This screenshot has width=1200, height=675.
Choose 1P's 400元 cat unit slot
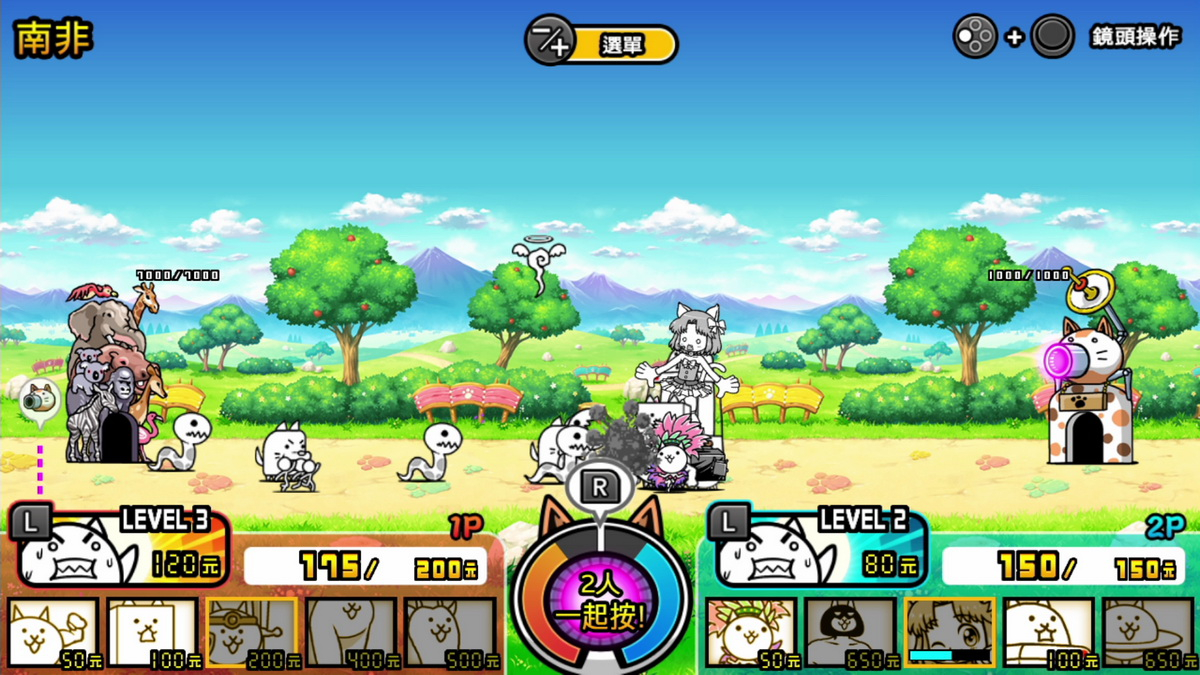tap(351, 632)
